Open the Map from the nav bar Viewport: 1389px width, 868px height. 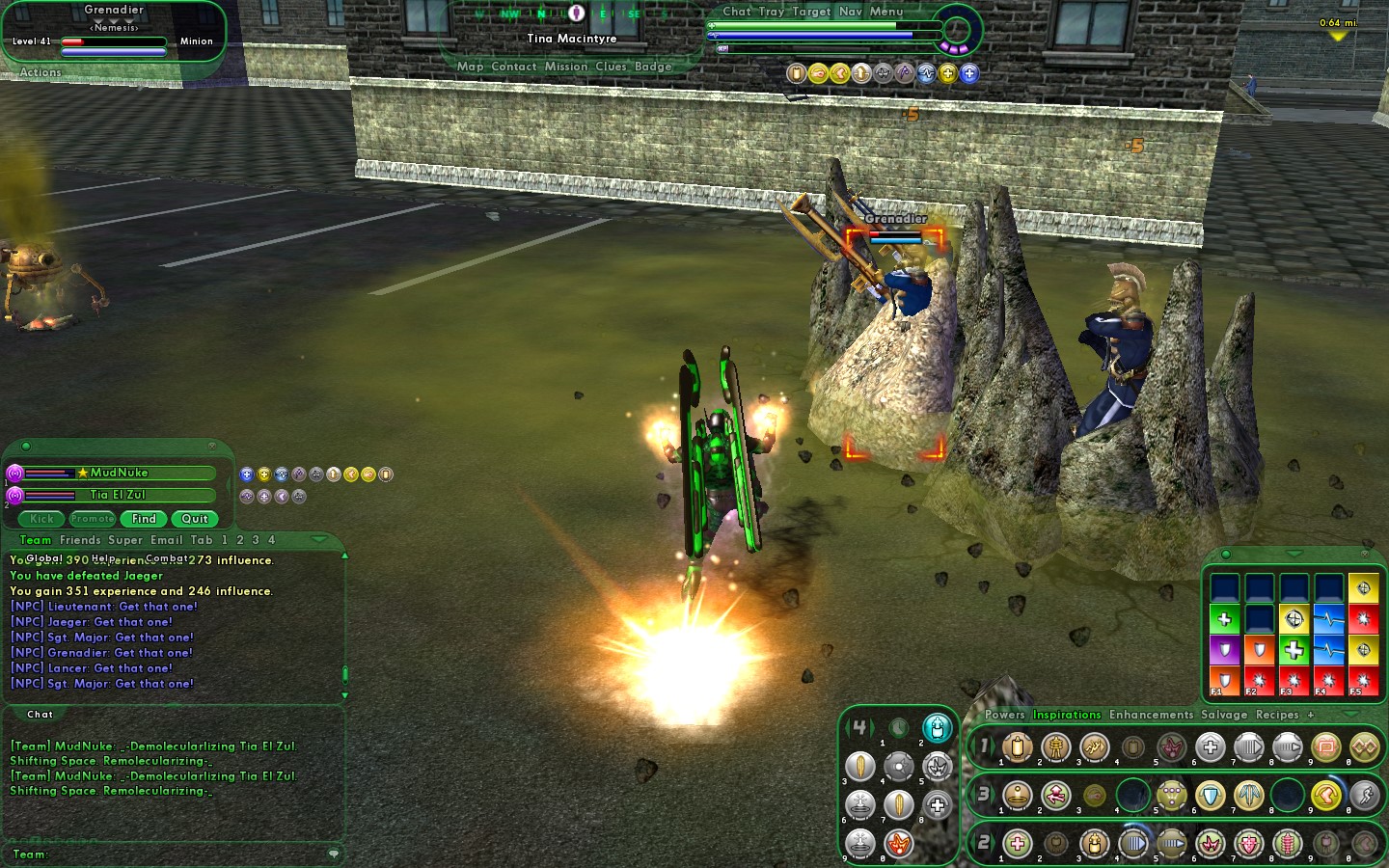tap(470, 67)
